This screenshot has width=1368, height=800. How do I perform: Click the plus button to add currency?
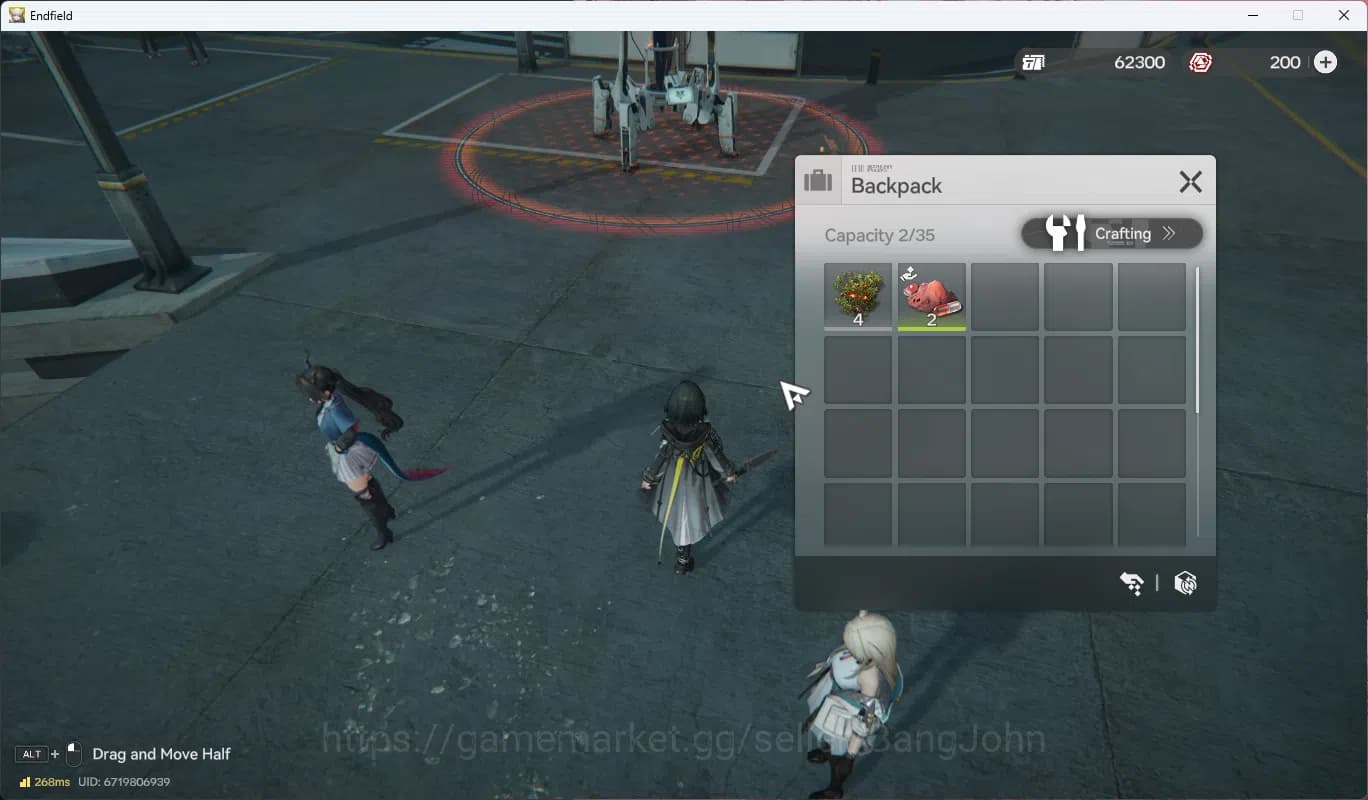(1325, 62)
